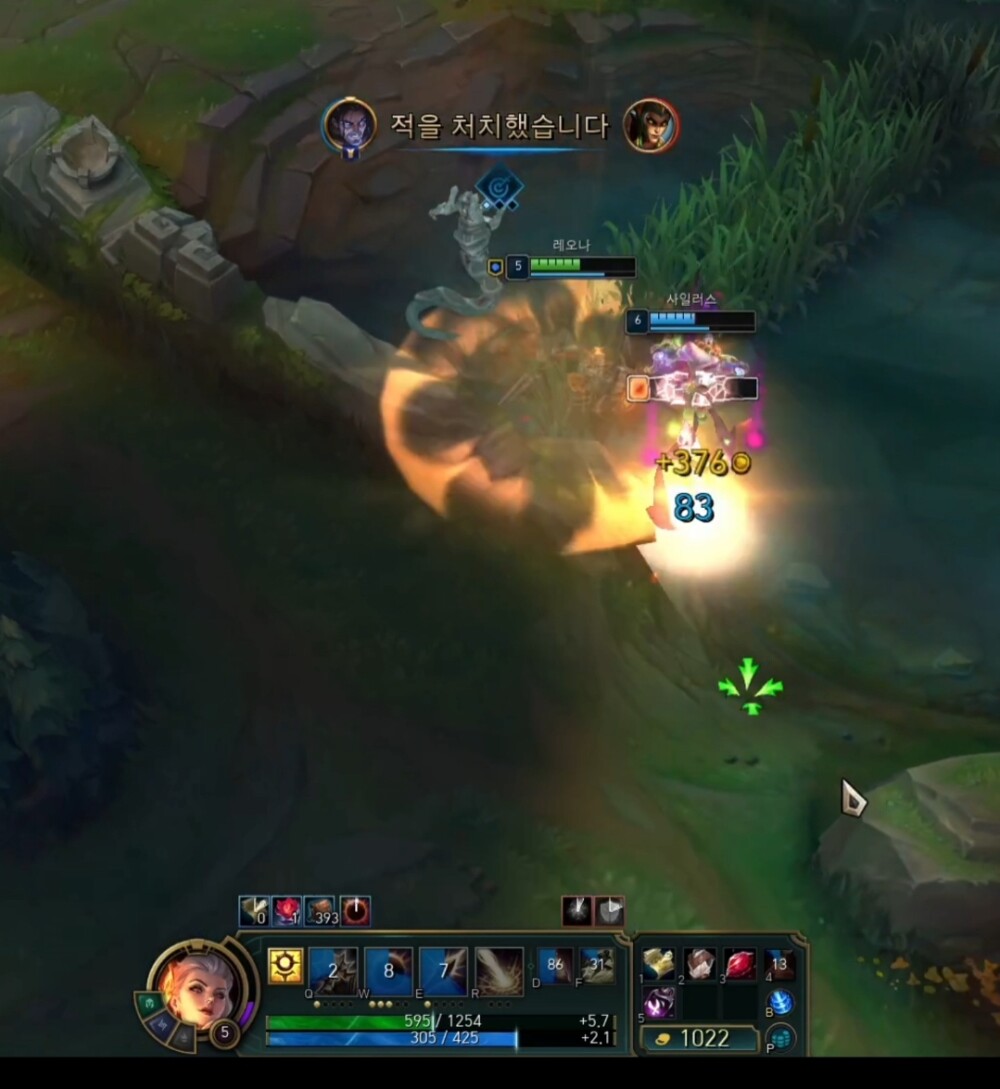
Task: Select the golden item in slot 1
Action: tap(659, 964)
